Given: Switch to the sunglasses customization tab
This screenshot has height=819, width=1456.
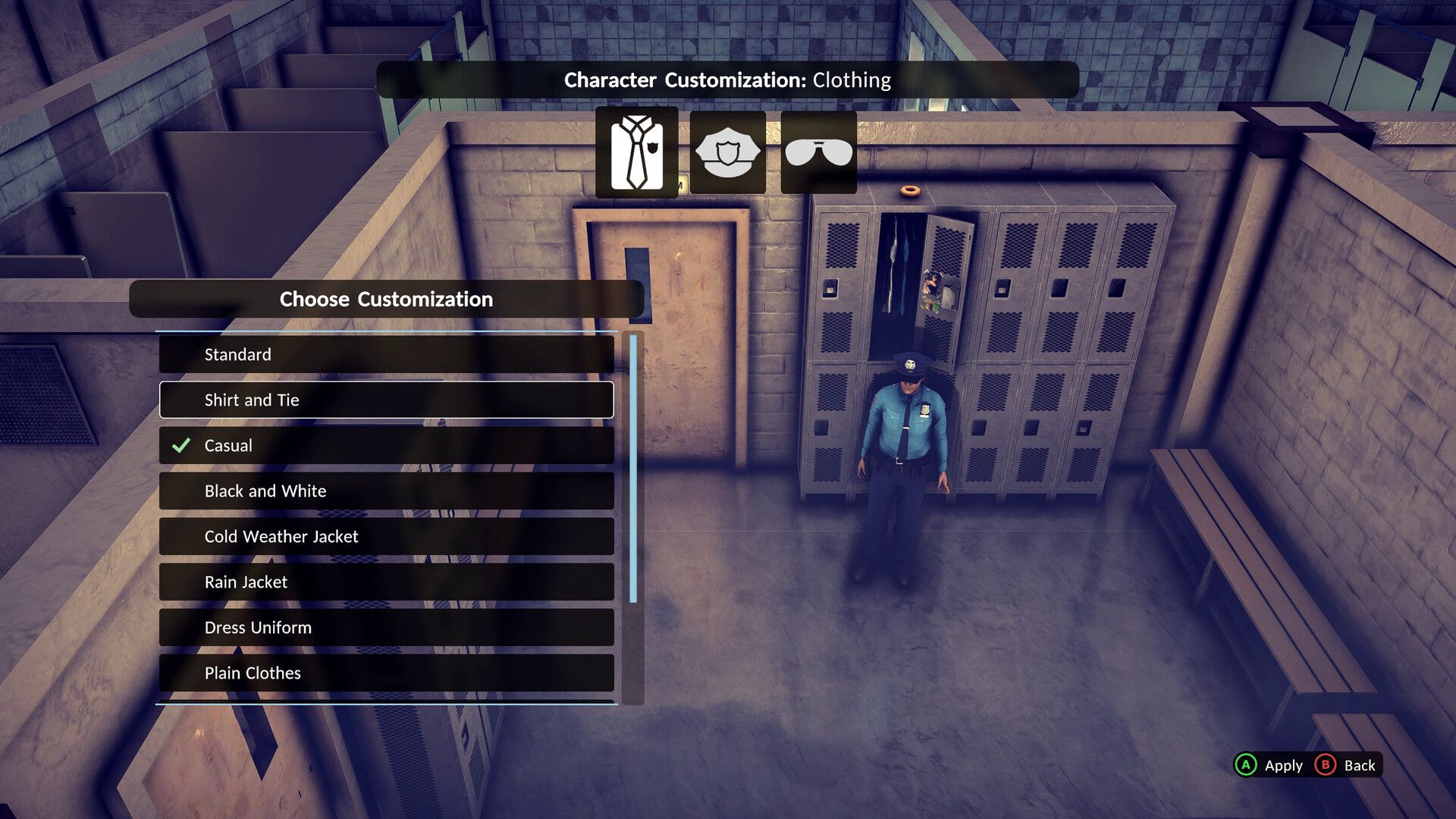Looking at the screenshot, I should point(818,152).
